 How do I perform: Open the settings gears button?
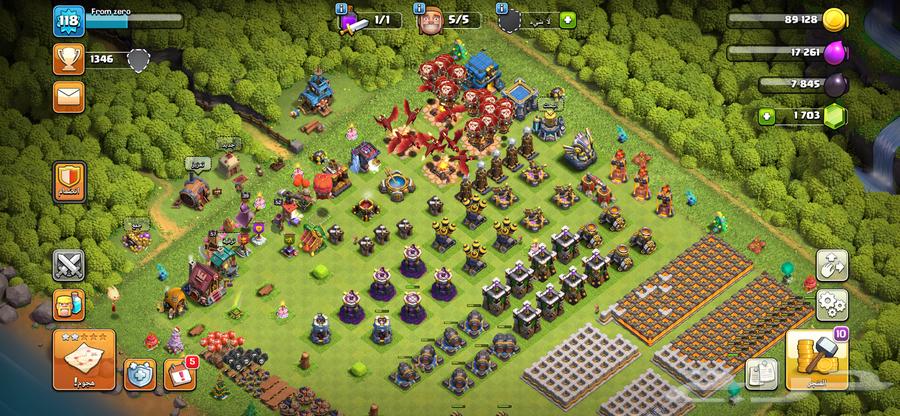831,304
